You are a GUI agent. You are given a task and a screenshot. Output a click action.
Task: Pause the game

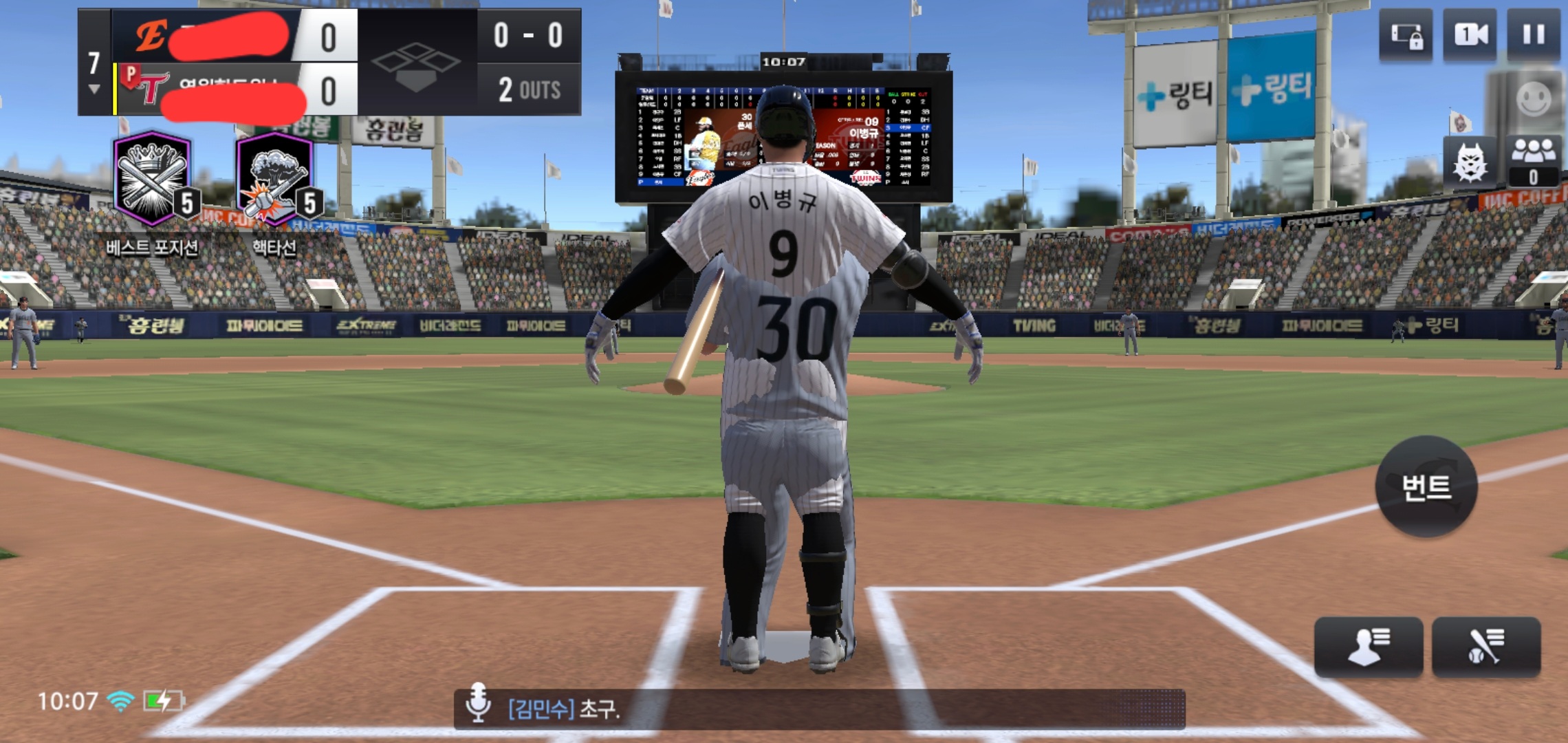(x=1533, y=35)
